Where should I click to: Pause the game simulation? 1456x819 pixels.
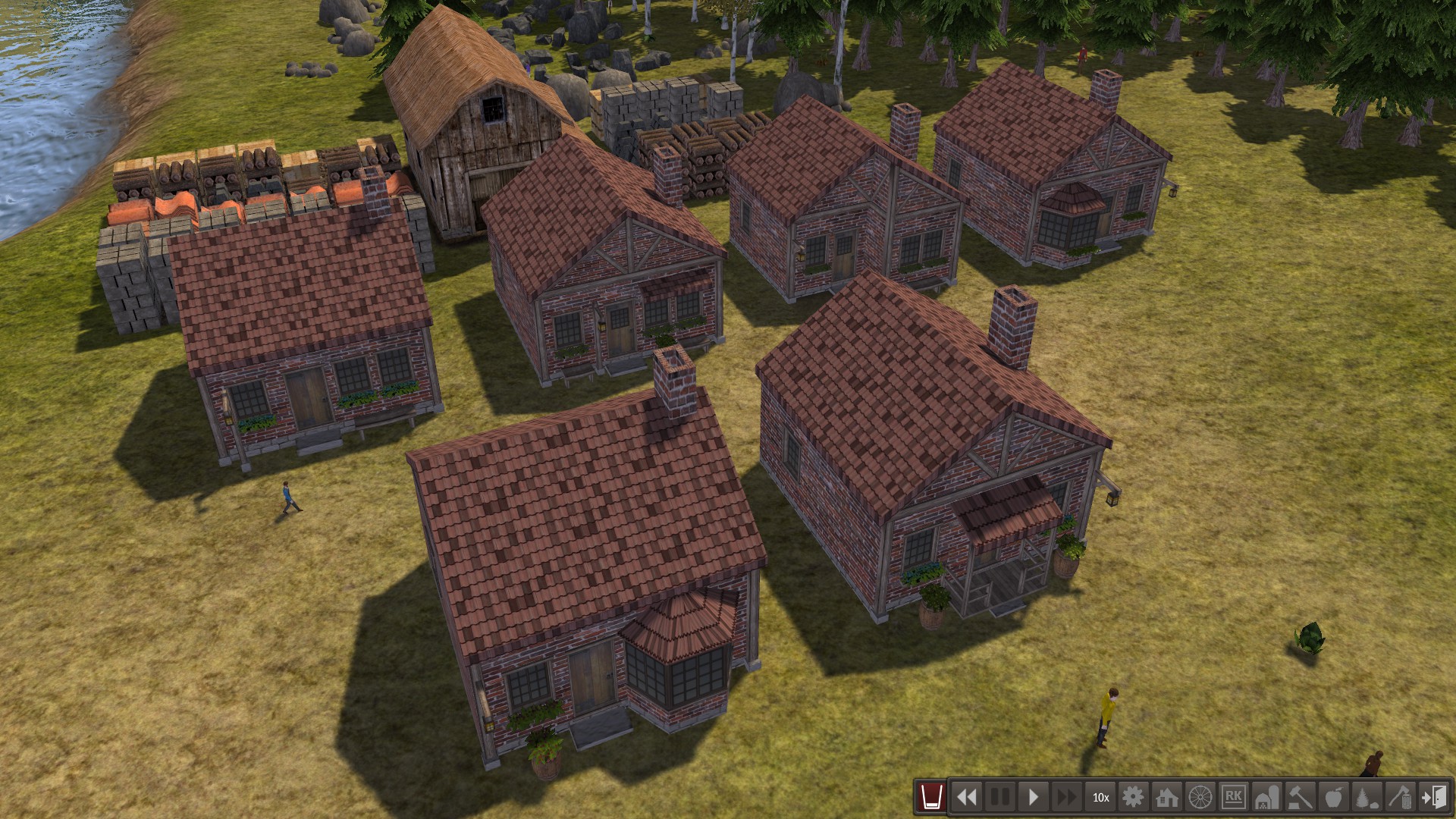(1000, 797)
